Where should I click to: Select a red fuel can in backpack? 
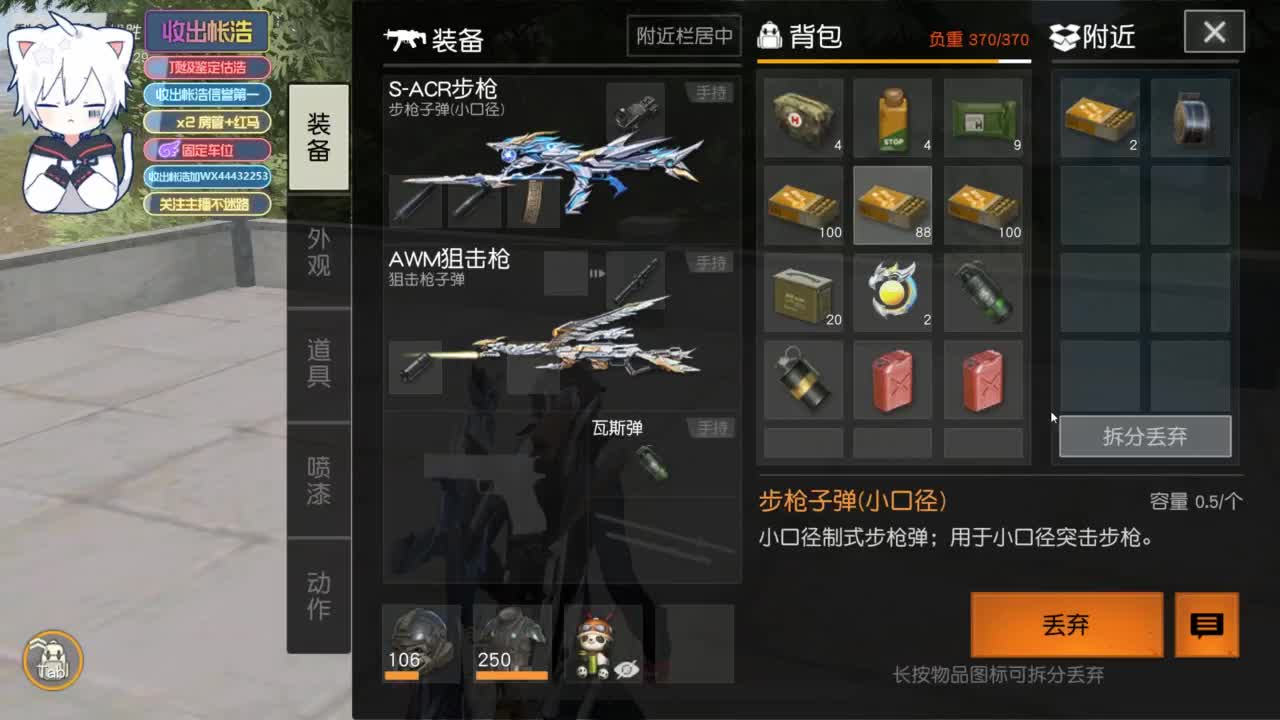893,380
